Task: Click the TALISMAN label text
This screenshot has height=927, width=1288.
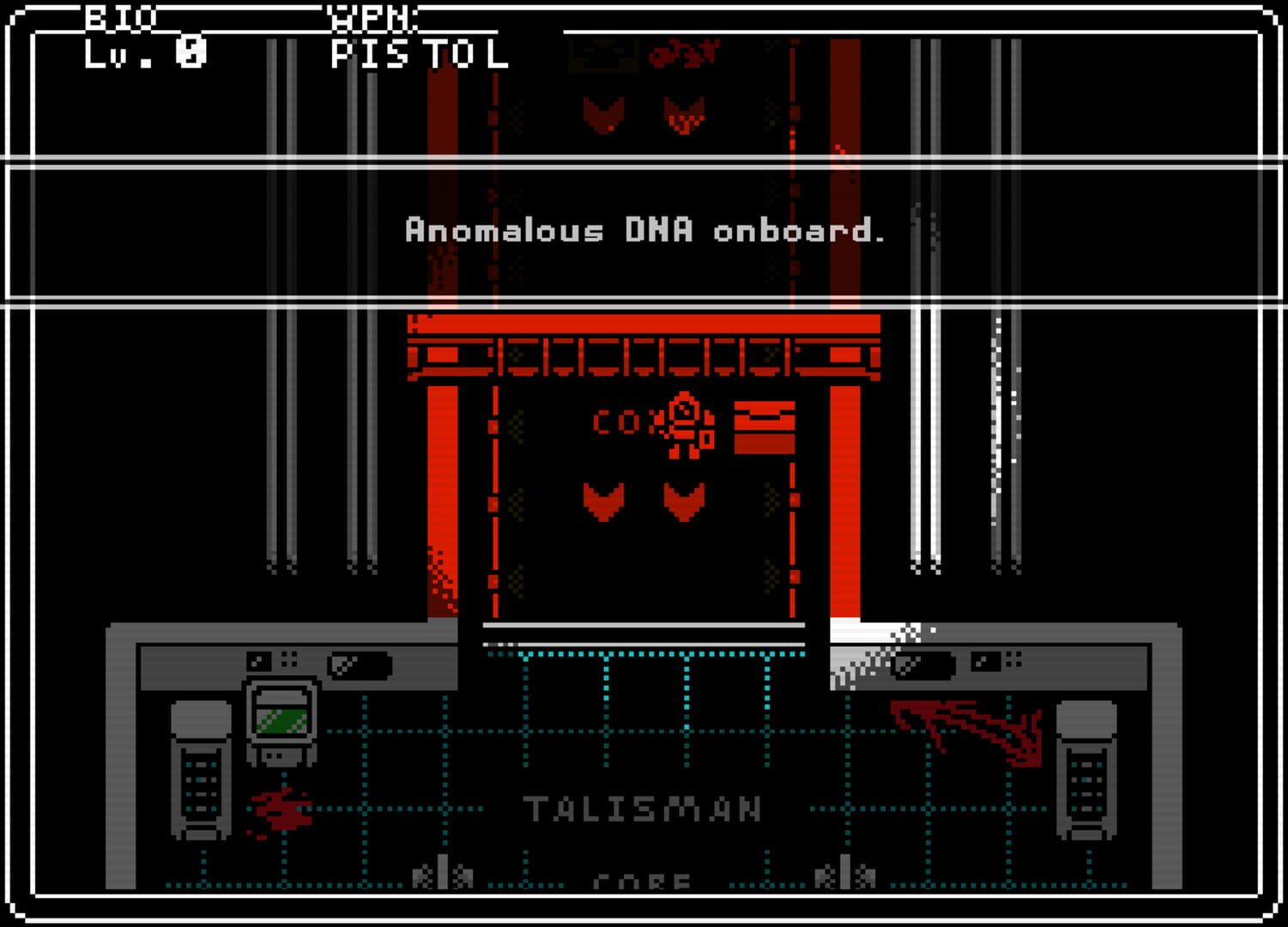Action: coord(644,805)
